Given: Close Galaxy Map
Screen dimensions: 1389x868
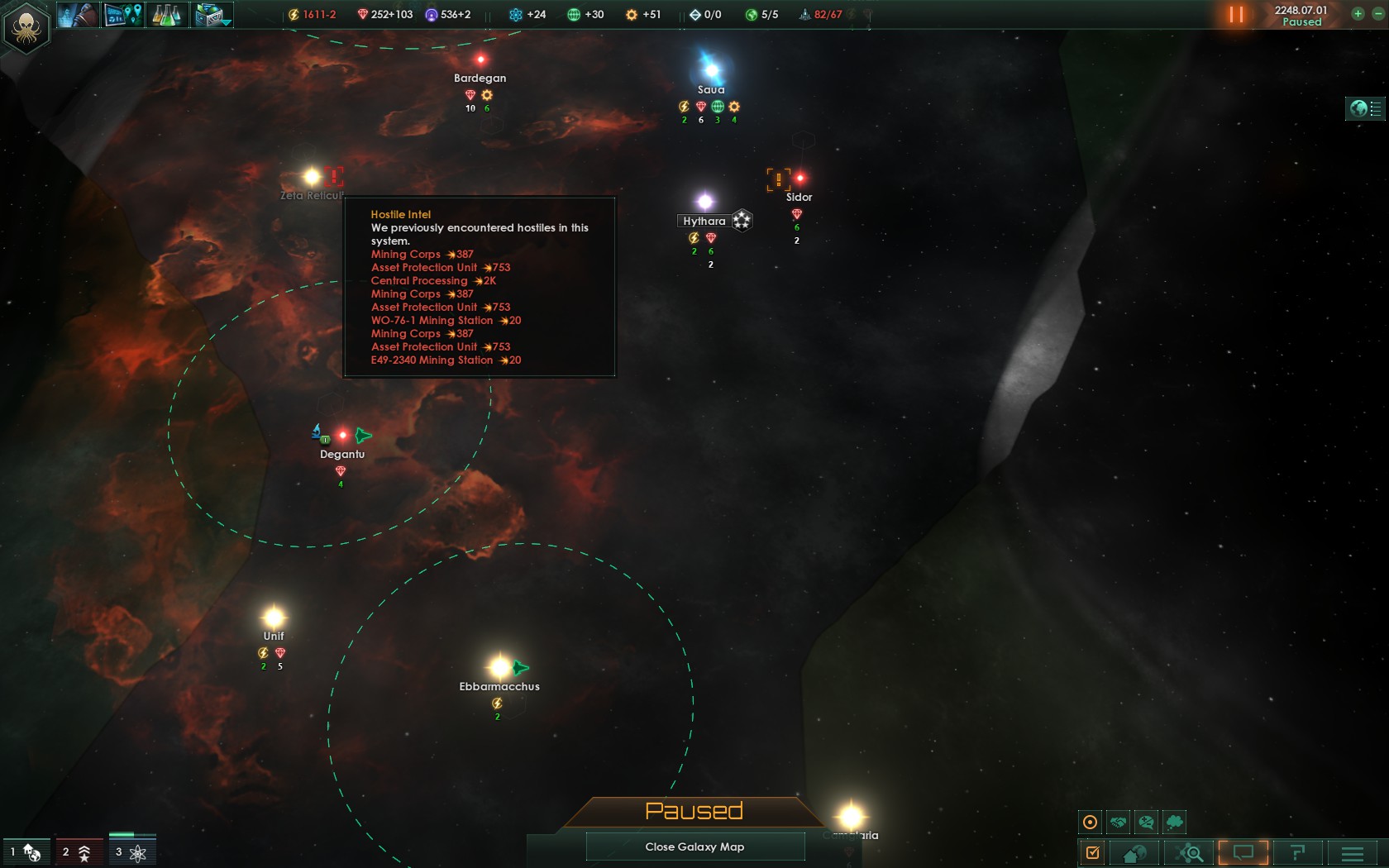Looking at the screenshot, I should click(694, 847).
